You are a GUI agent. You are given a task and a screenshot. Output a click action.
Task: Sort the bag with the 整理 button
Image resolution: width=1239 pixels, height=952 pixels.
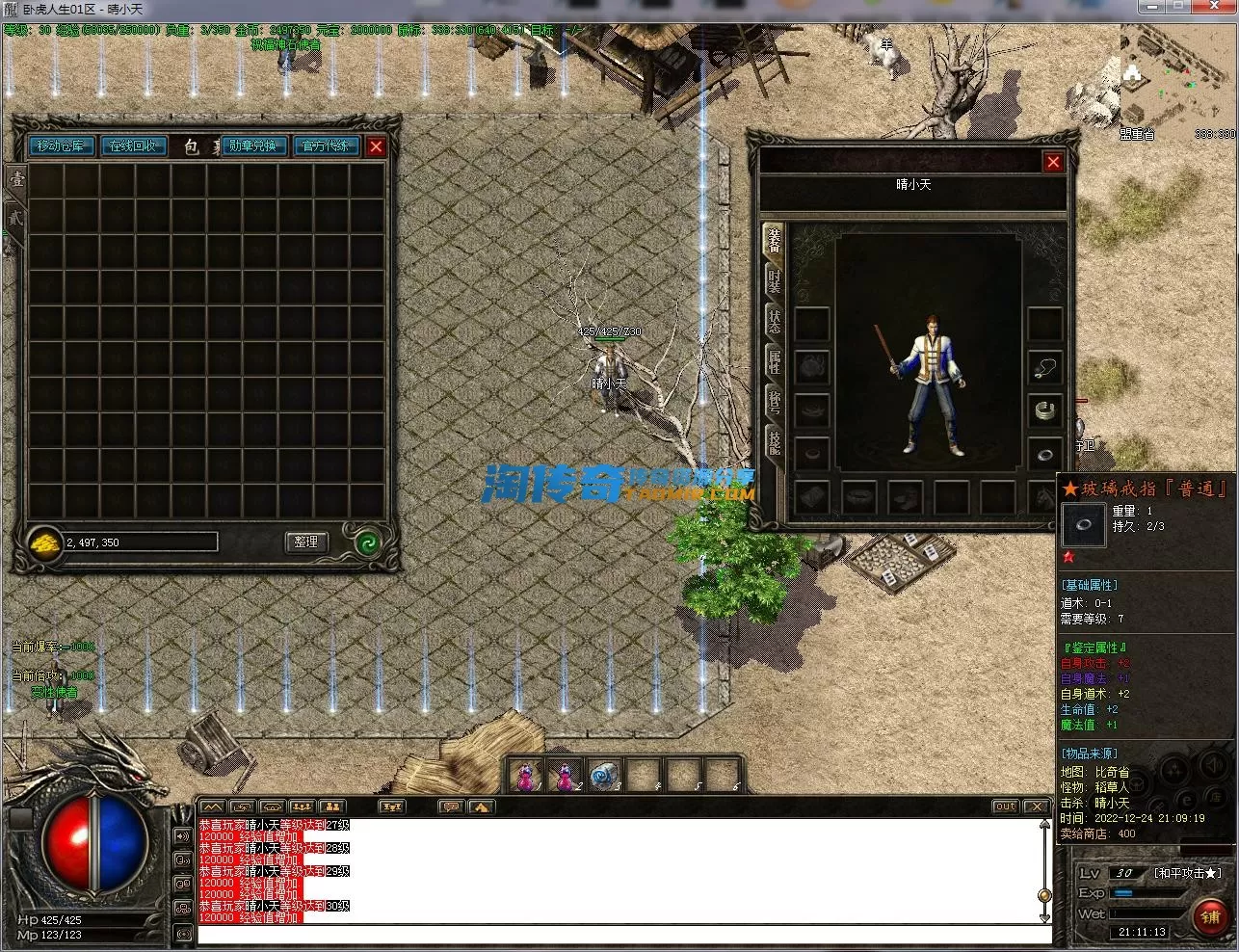point(306,542)
